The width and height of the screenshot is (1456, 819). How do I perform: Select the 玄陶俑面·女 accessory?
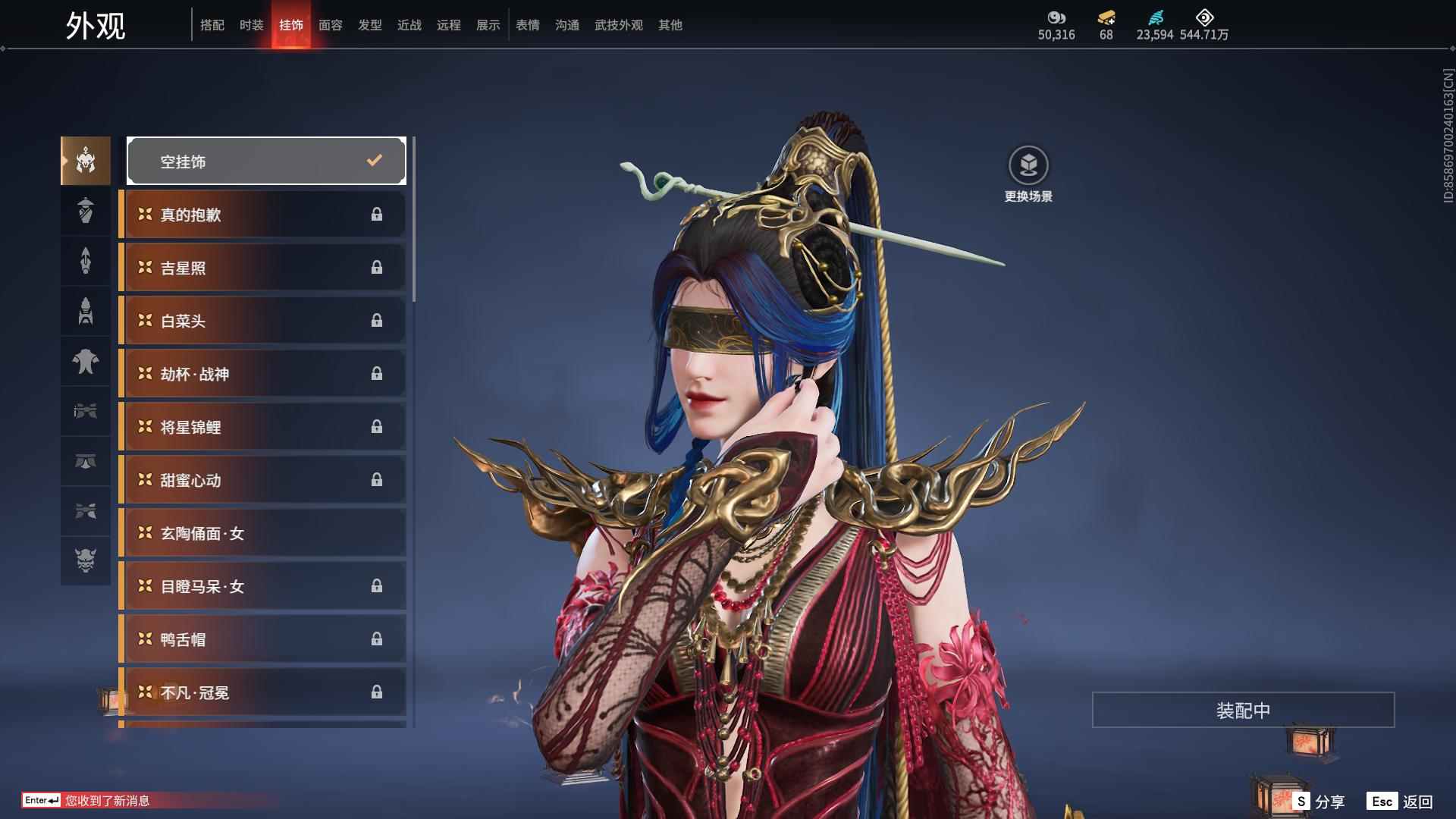tap(262, 533)
